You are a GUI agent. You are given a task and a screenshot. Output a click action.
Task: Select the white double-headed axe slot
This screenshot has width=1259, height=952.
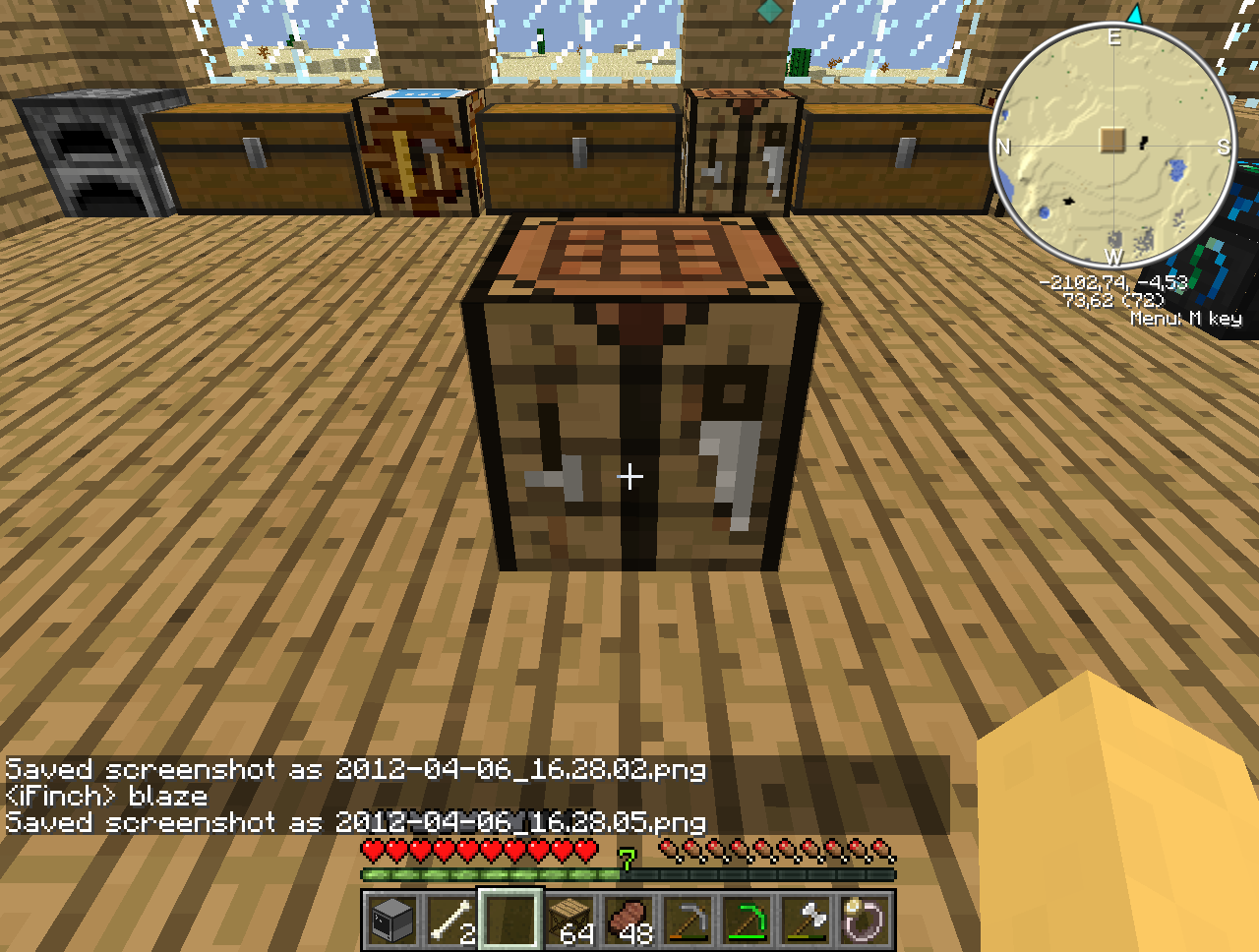(806, 922)
